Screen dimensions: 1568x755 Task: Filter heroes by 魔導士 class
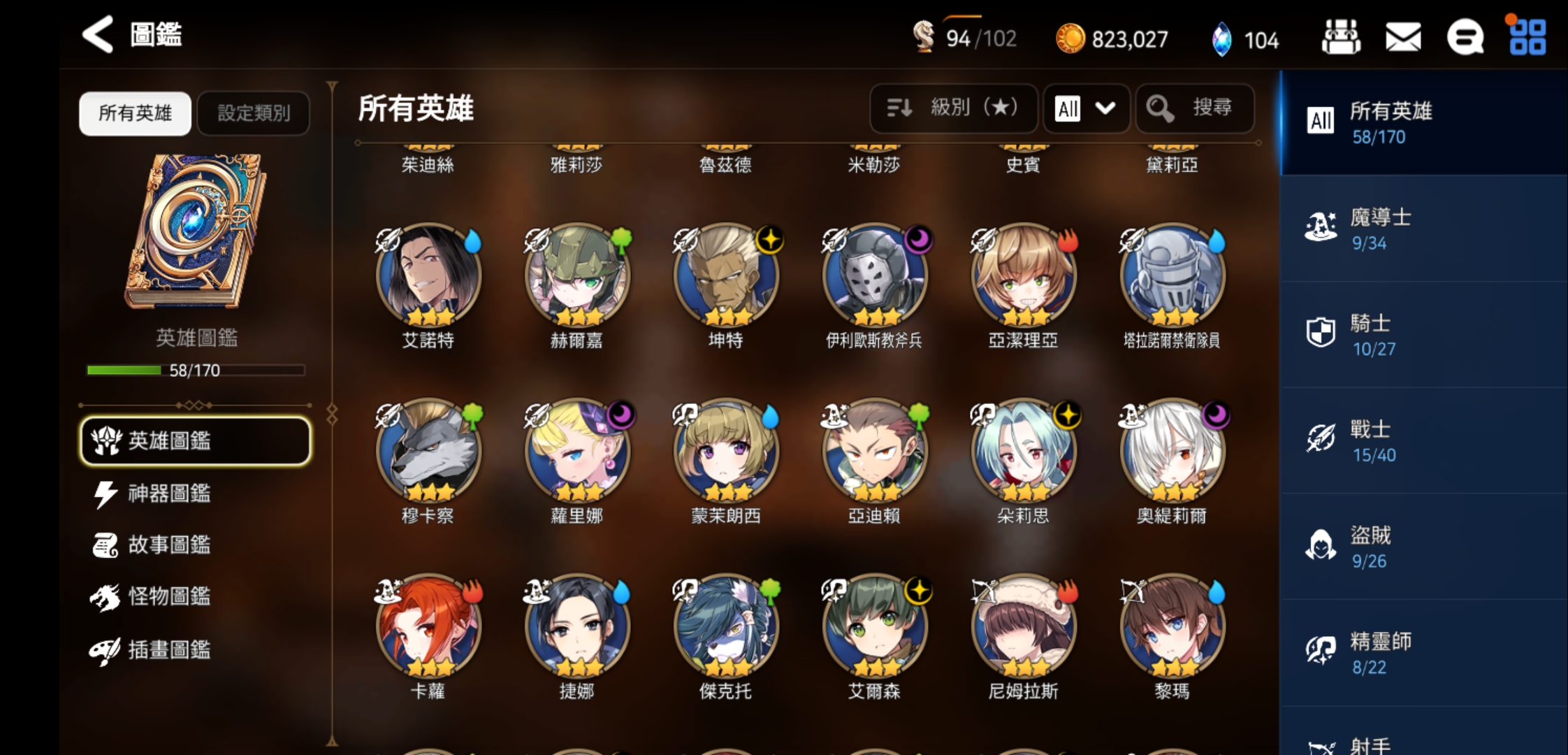(x=1425, y=229)
